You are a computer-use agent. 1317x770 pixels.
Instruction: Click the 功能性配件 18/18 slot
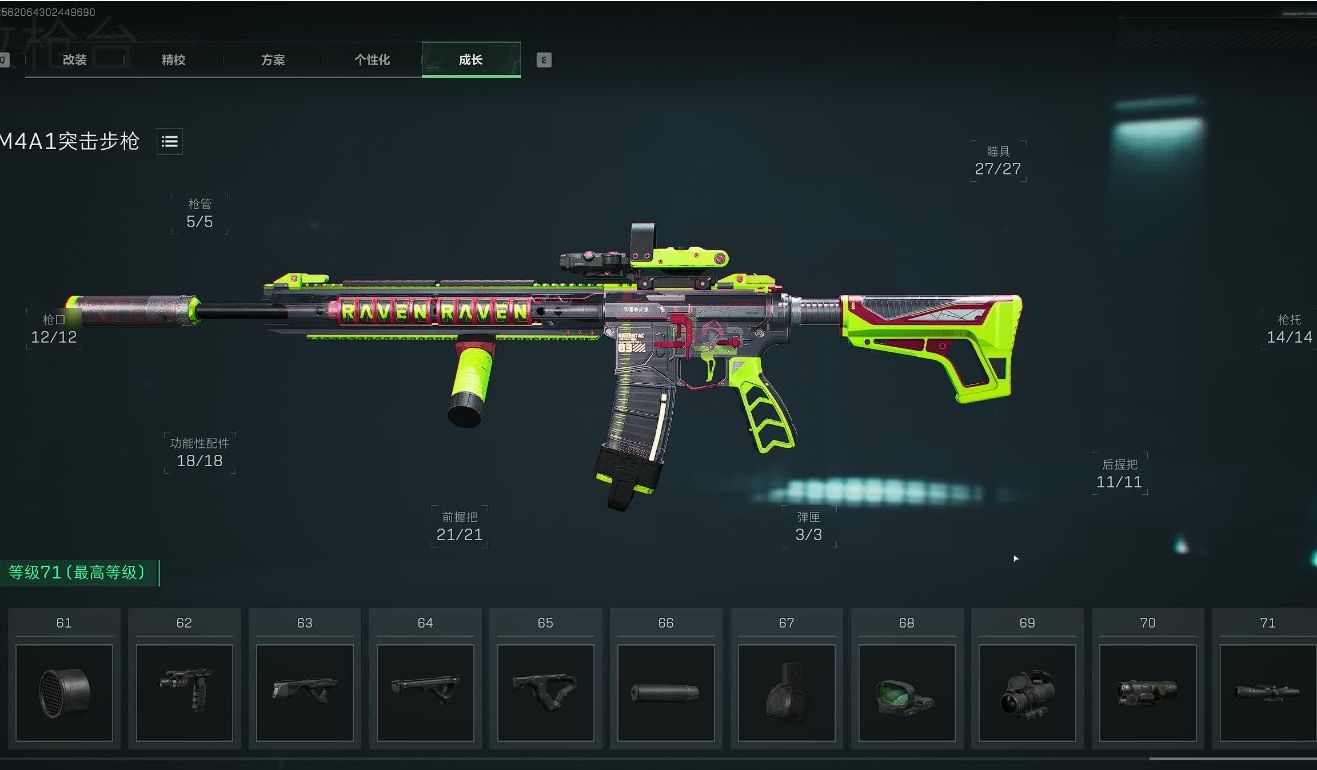(x=200, y=453)
